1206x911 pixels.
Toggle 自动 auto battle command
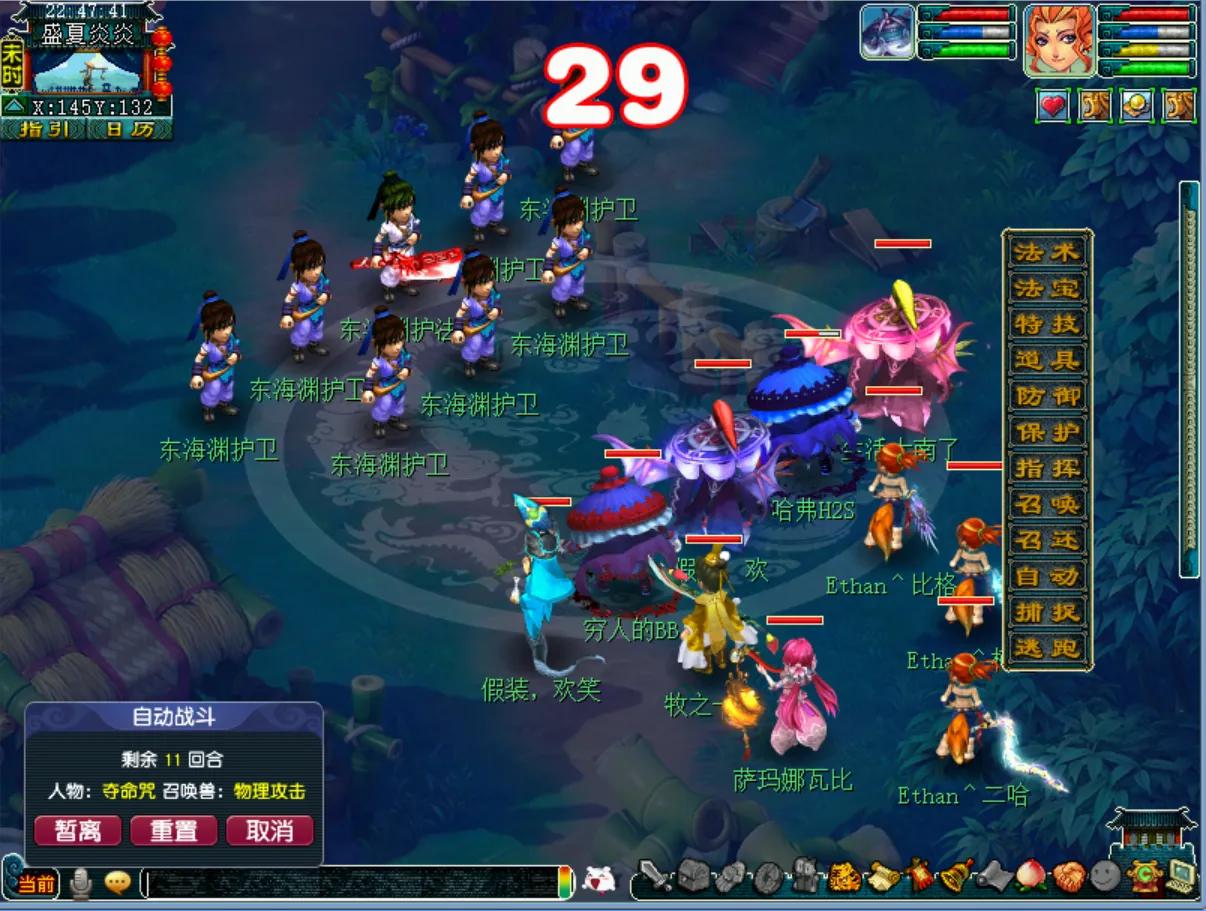[x=1047, y=576]
